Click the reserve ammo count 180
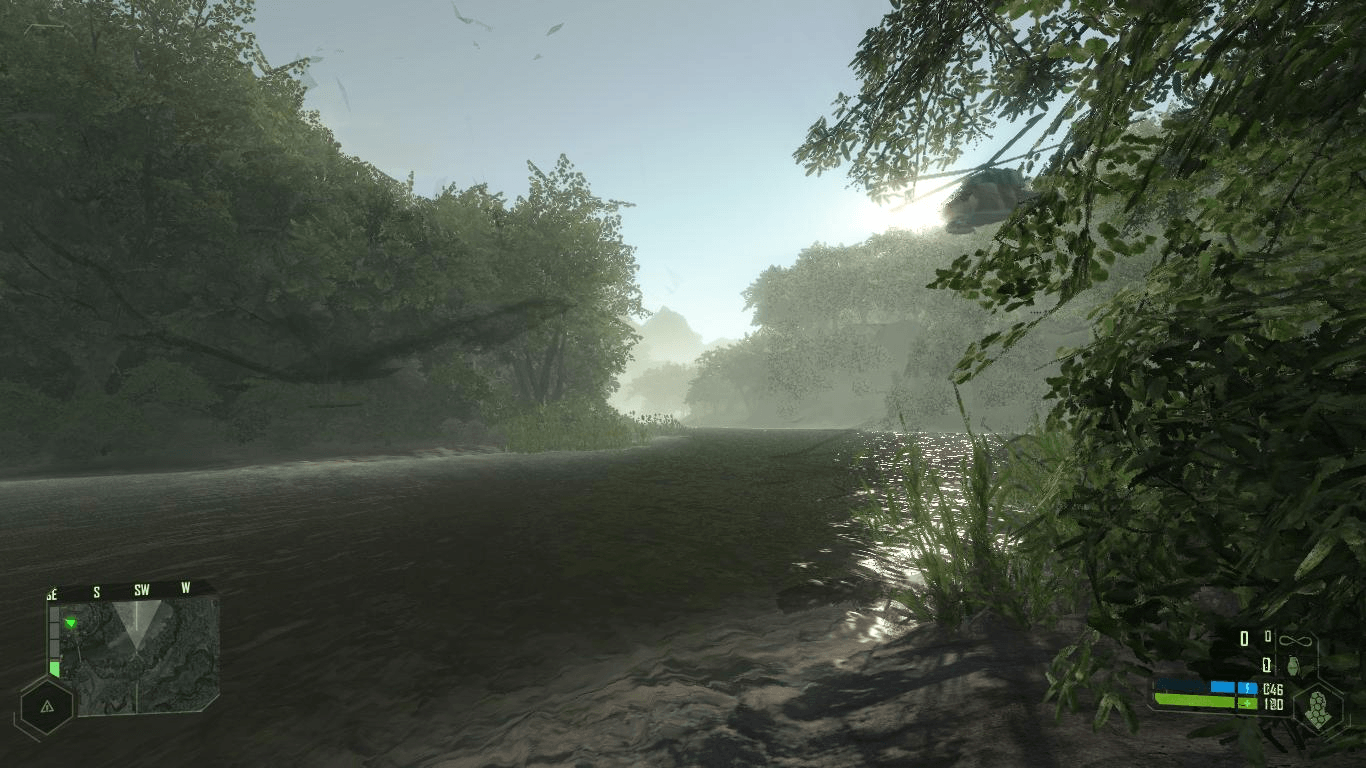The image size is (1366, 768). pyautogui.click(x=1273, y=703)
